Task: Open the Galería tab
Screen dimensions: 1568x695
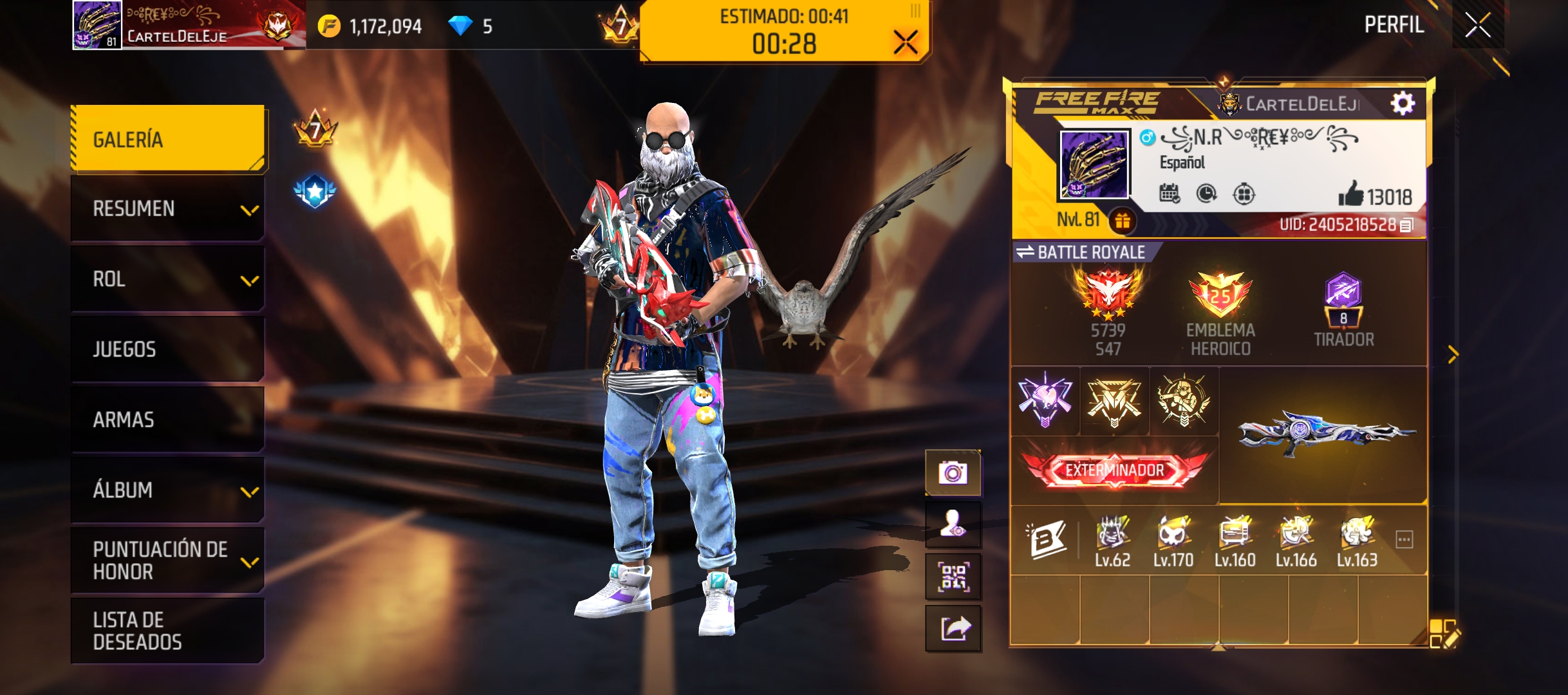Action: point(169,139)
